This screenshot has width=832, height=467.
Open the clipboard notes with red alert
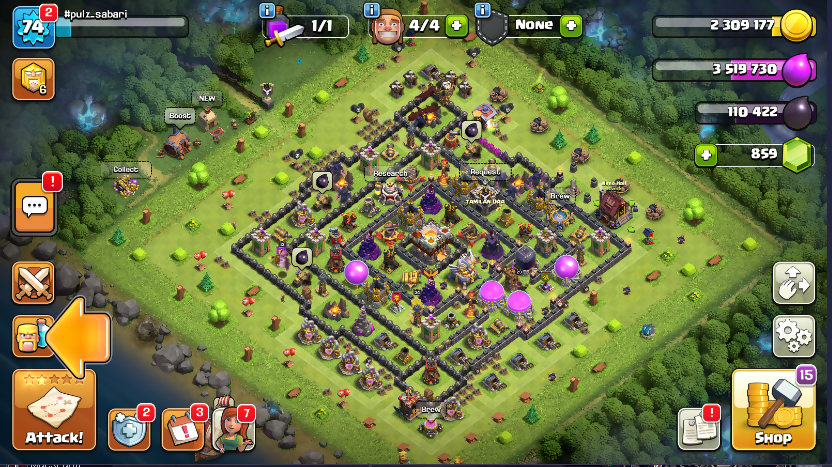698,428
